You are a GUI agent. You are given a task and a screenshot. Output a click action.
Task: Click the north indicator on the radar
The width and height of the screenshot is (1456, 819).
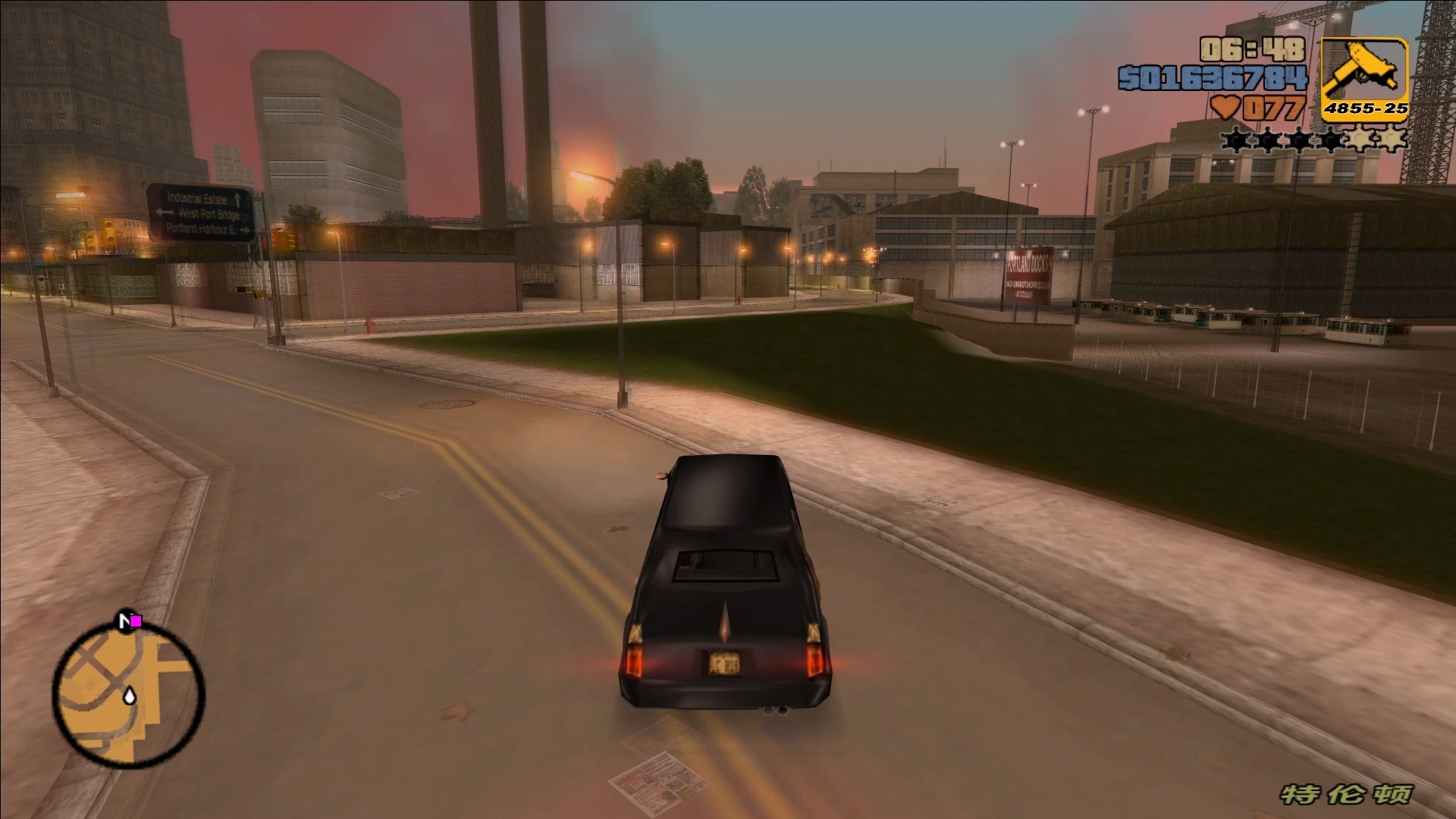click(x=124, y=622)
